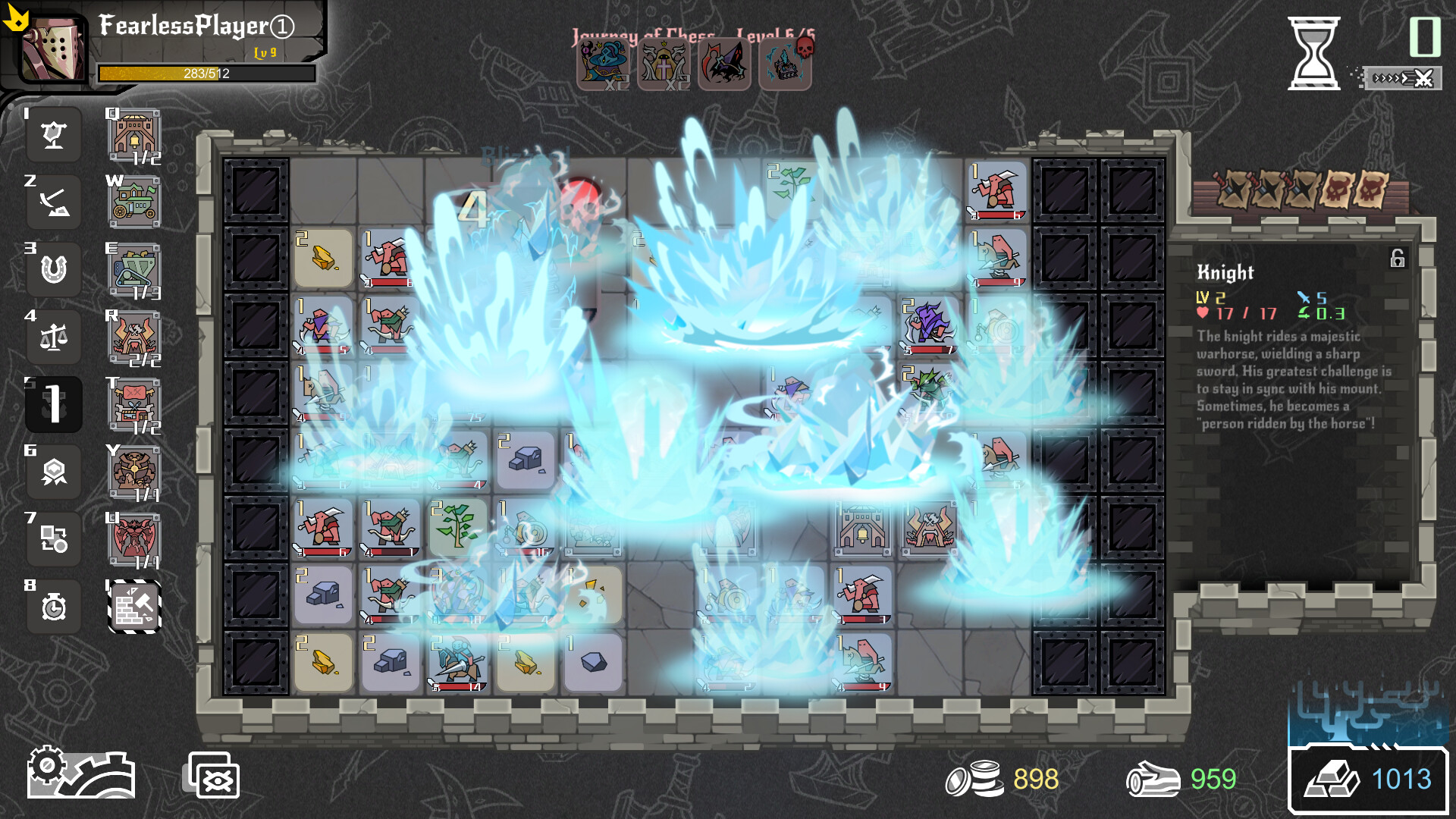Select the medal ability on hotkey 6

pos(53,472)
